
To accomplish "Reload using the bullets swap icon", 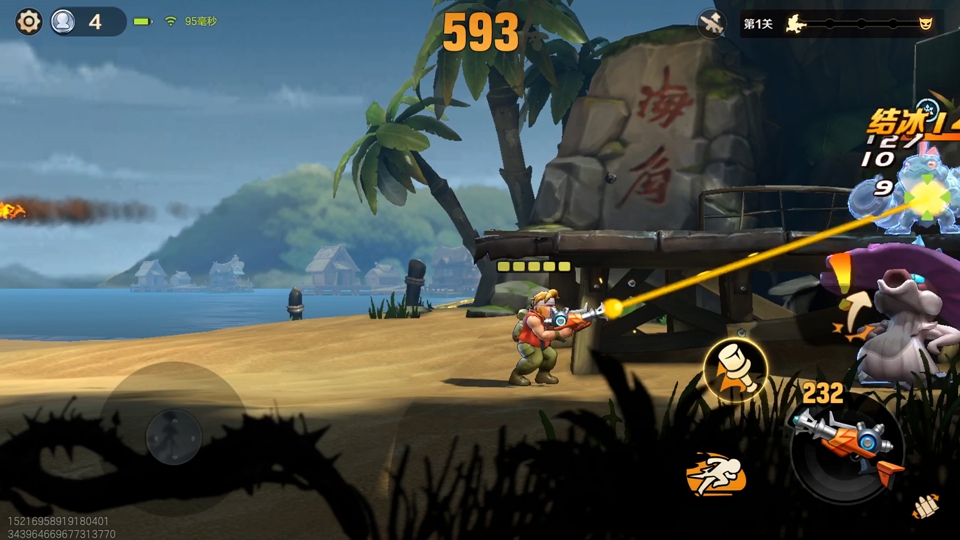I will [x=925, y=507].
